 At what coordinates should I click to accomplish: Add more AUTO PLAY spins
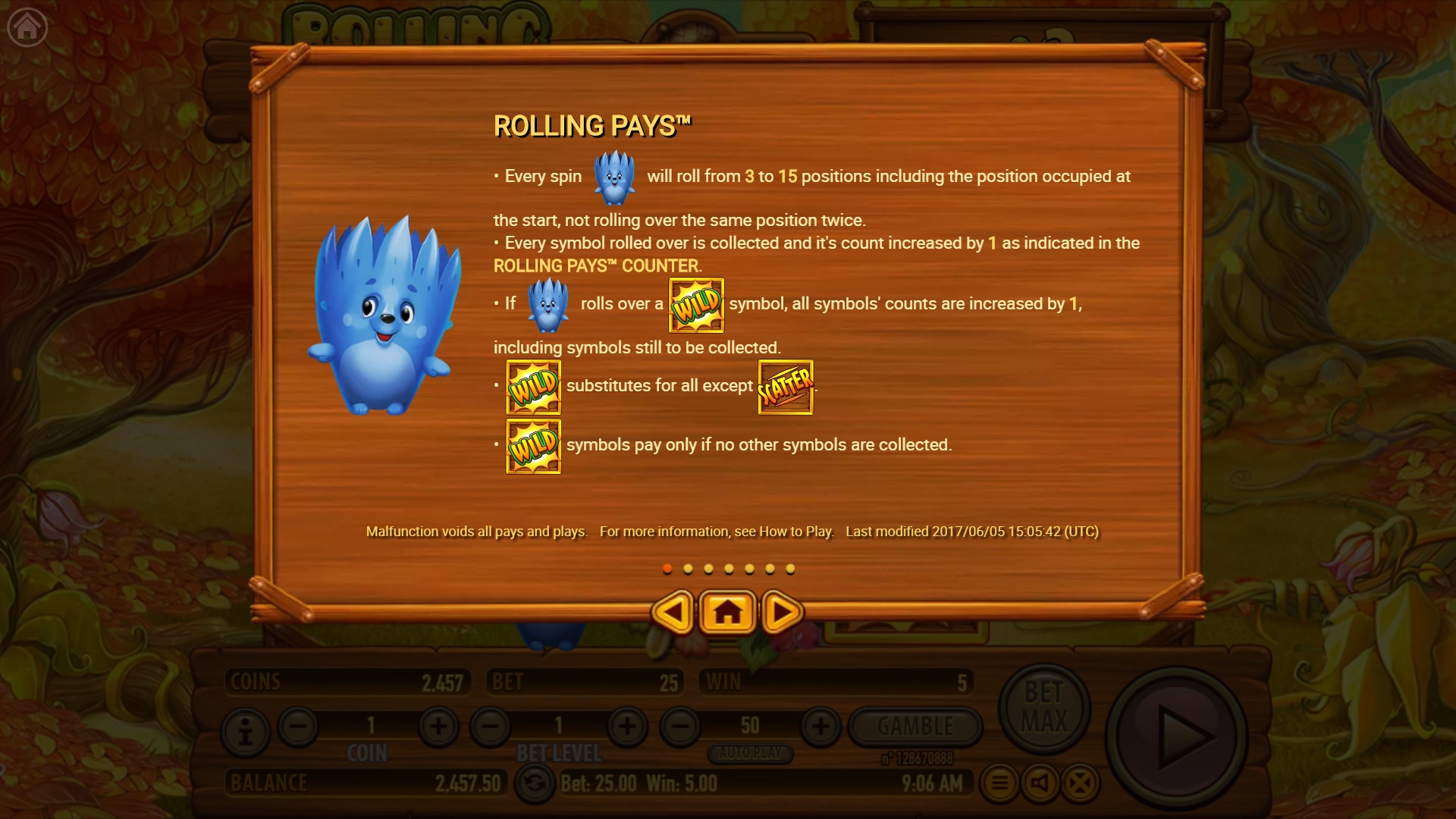coord(821,726)
